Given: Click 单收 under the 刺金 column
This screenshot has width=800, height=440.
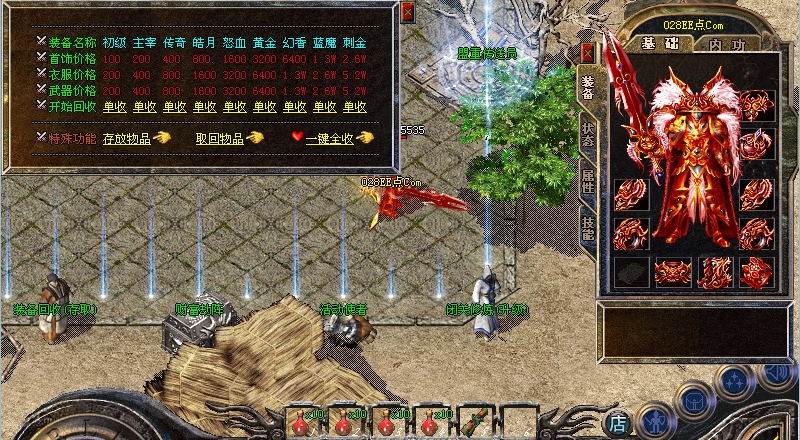Looking at the screenshot, I should pyautogui.click(x=354, y=106).
